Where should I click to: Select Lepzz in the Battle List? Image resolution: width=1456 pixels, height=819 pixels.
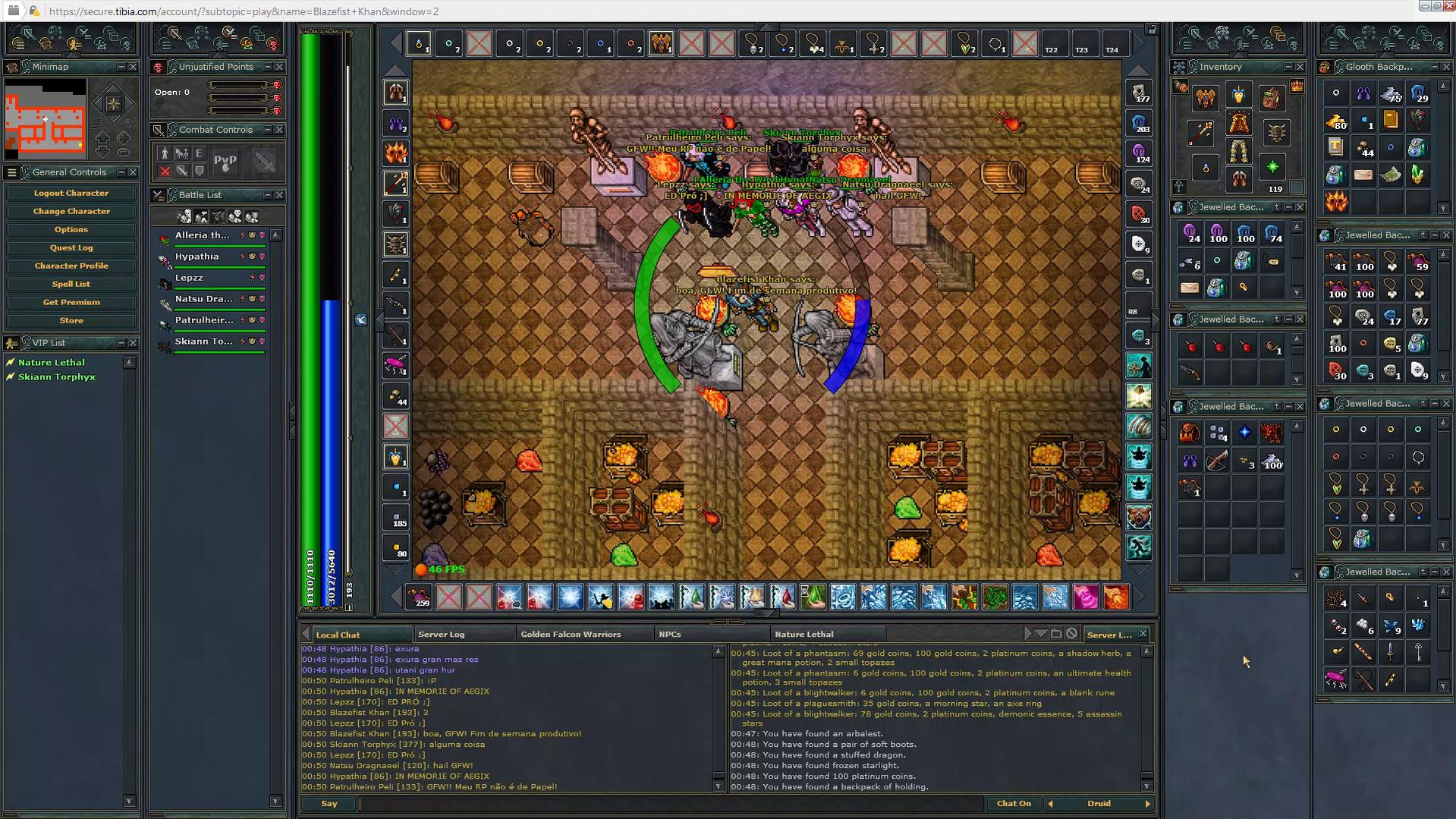tap(190, 278)
